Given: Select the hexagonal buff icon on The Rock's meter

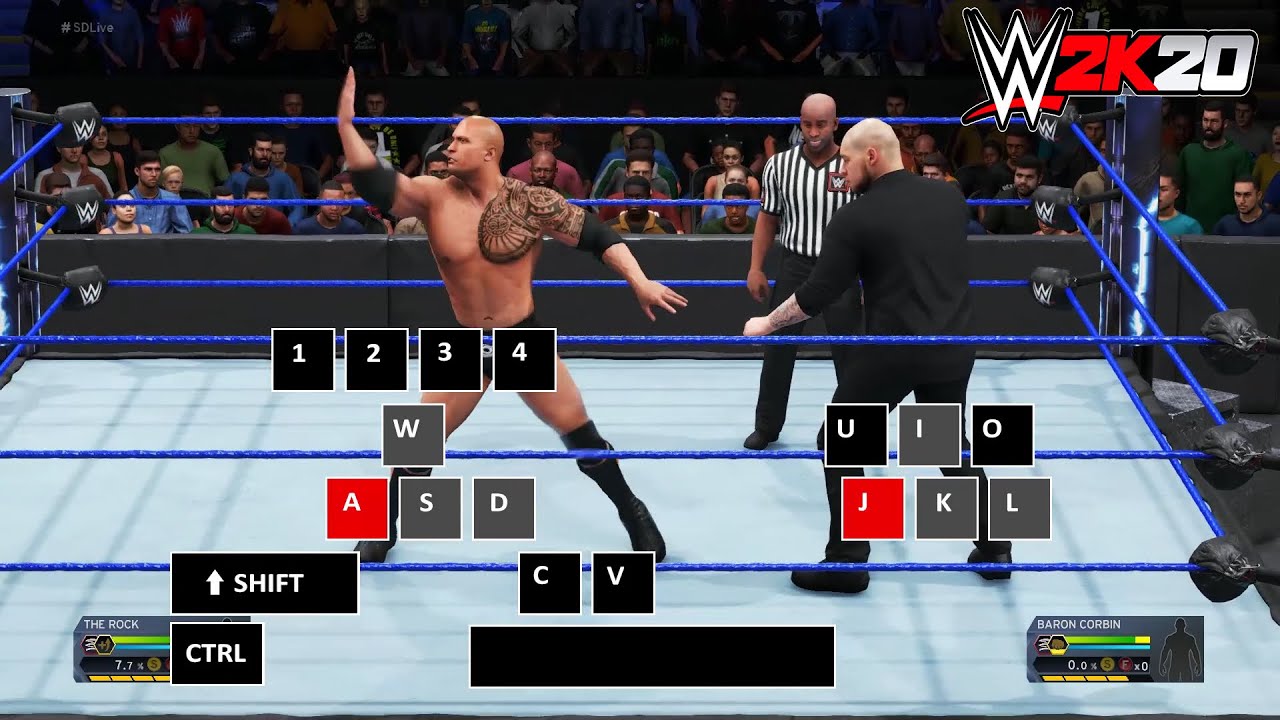Looking at the screenshot, I should click(x=104, y=645).
